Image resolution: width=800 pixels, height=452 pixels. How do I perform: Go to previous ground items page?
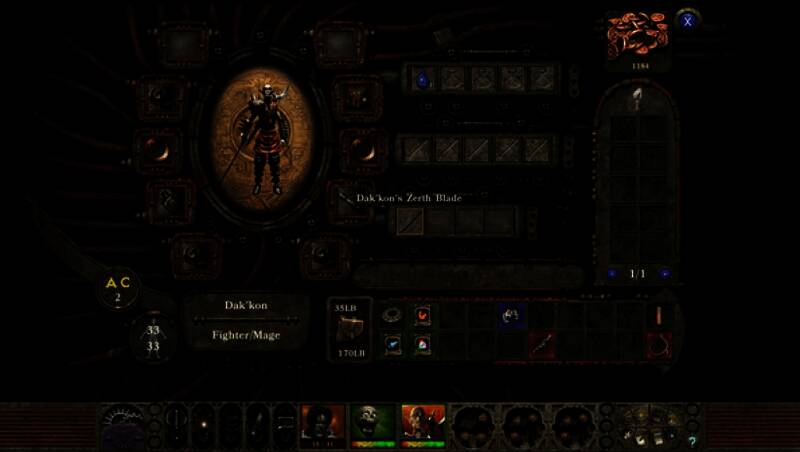tap(611, 273)
